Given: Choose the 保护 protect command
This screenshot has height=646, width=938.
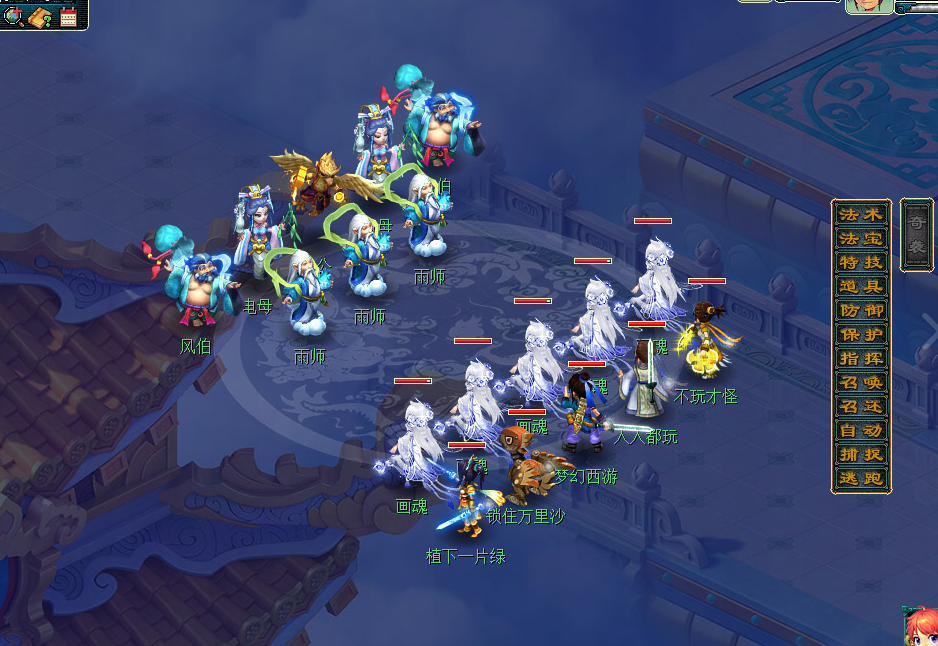Looking at the screenshot, I should (861, 335).
